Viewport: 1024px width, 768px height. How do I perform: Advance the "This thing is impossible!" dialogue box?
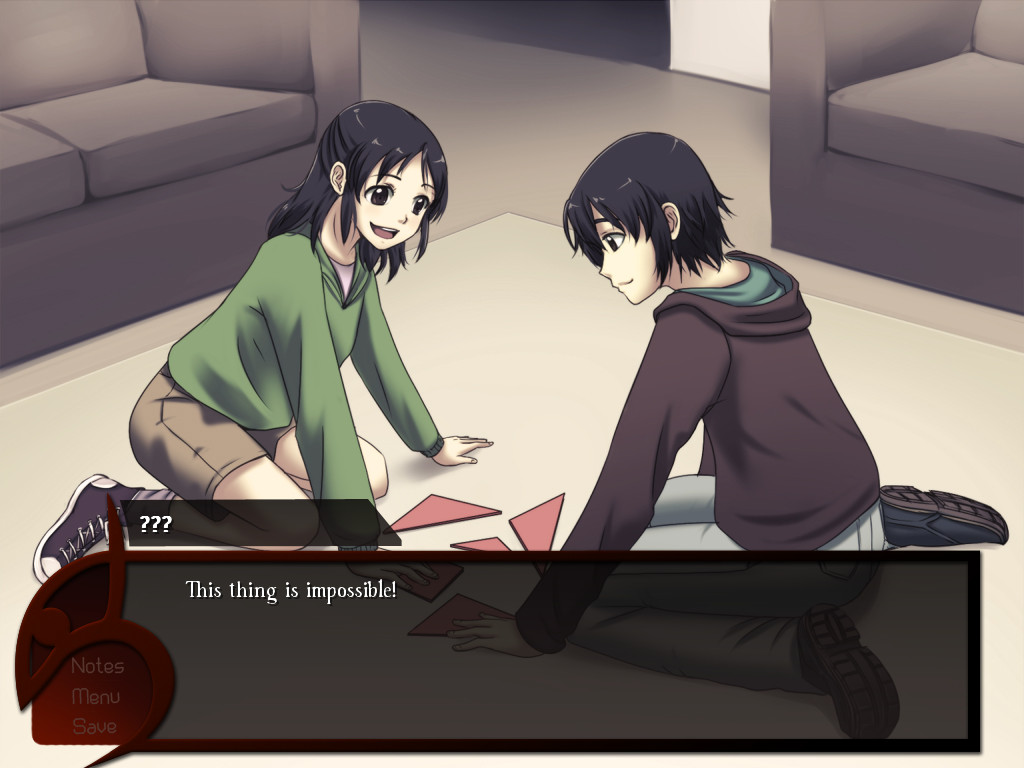(560, 650)
